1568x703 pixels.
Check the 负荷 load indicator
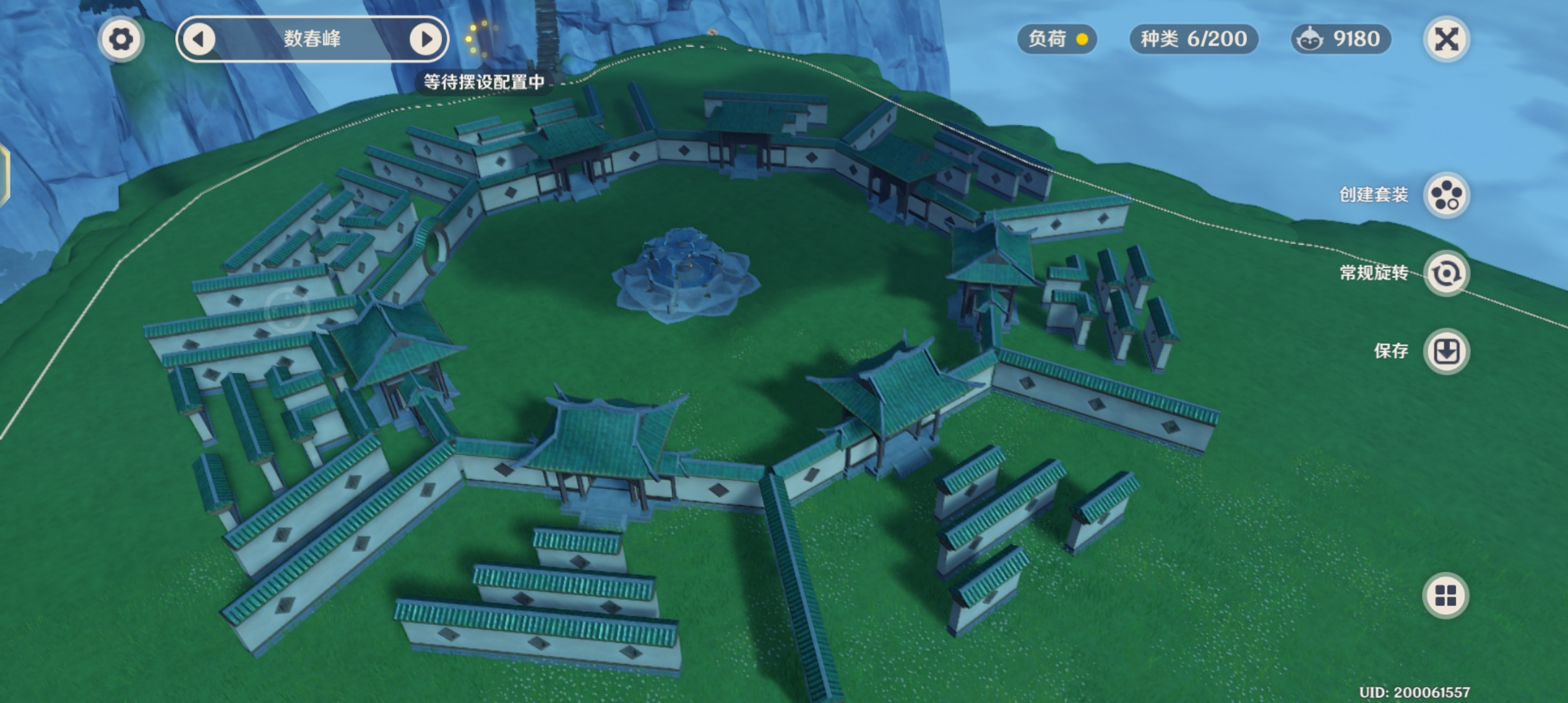pyautogui.click(x=1057, y=39)
